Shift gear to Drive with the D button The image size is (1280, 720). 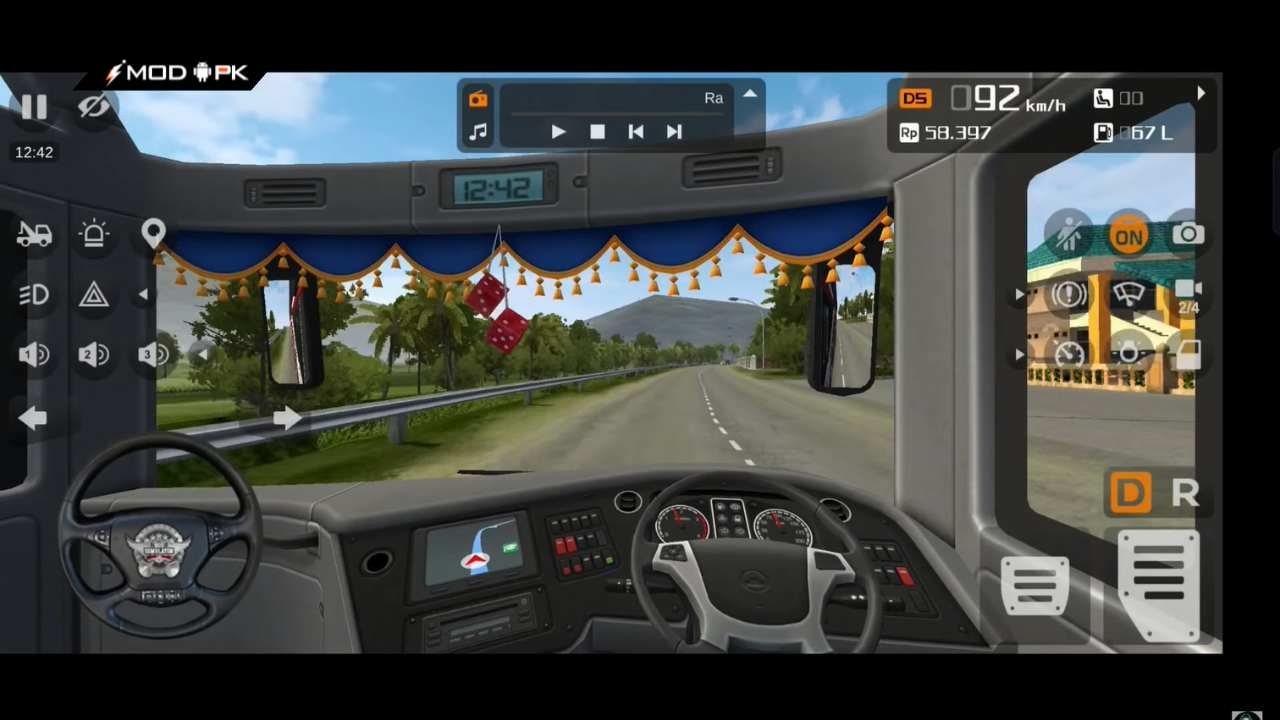tap(1128, 493)
